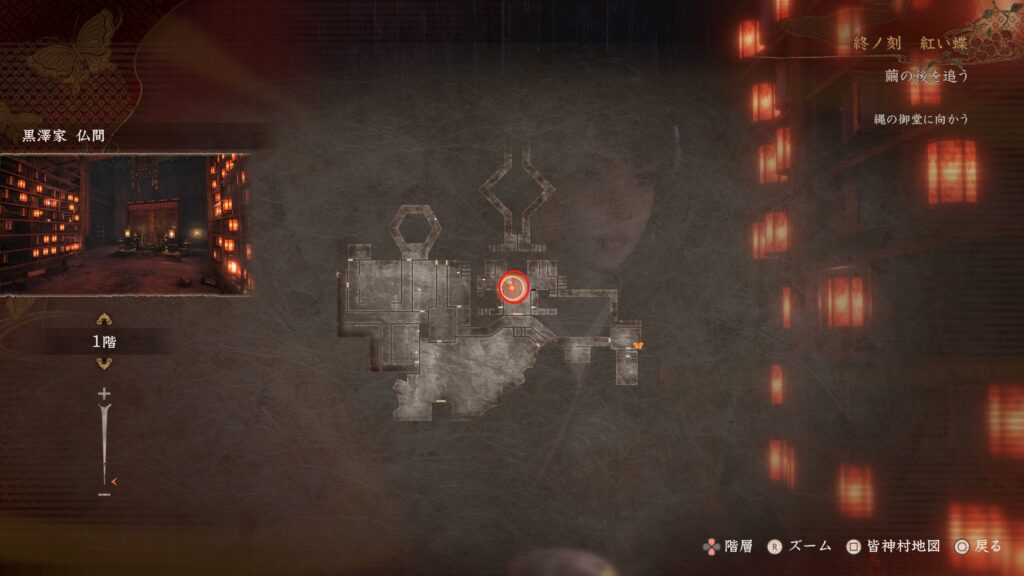The image size is (1024, 576).
Task: Open the 皆神村地図 village map
Action: pyautogui.click(x=893, y=546)
